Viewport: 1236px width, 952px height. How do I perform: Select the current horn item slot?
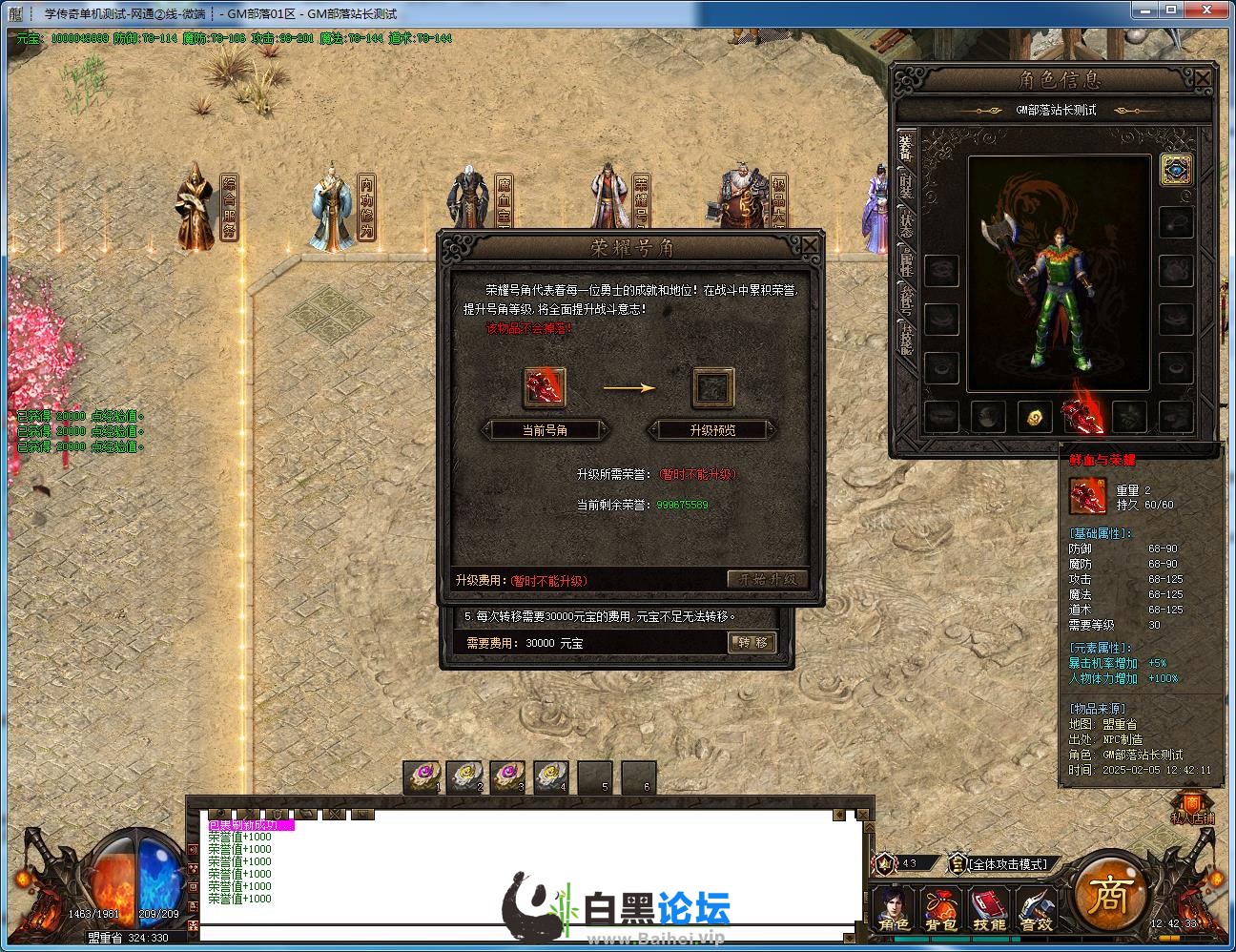click(x=545, y=387)
